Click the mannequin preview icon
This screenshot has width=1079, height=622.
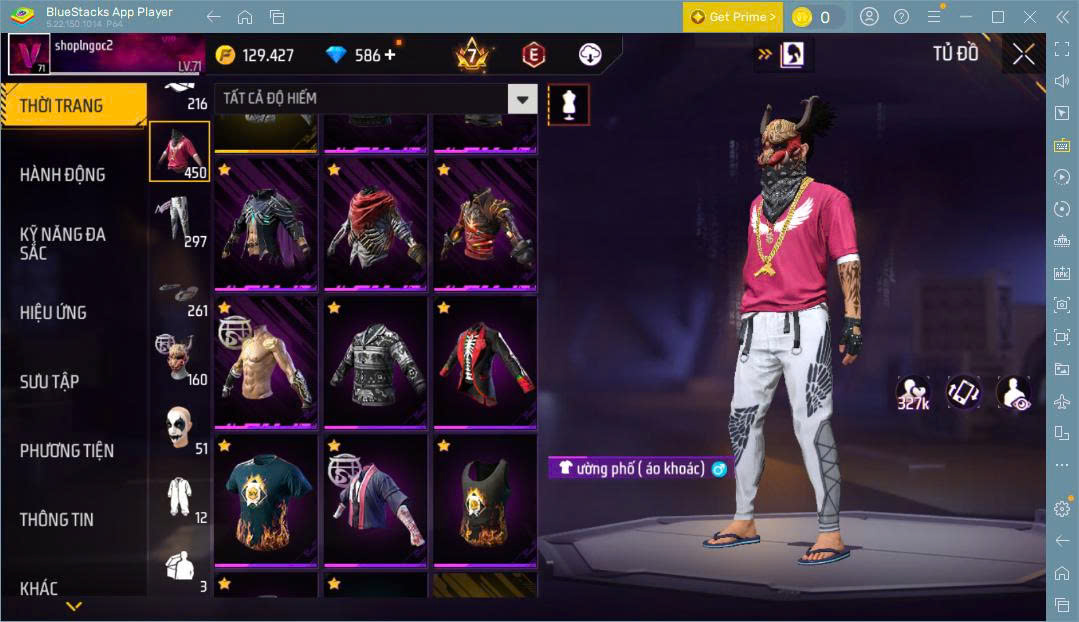(568, 104)
